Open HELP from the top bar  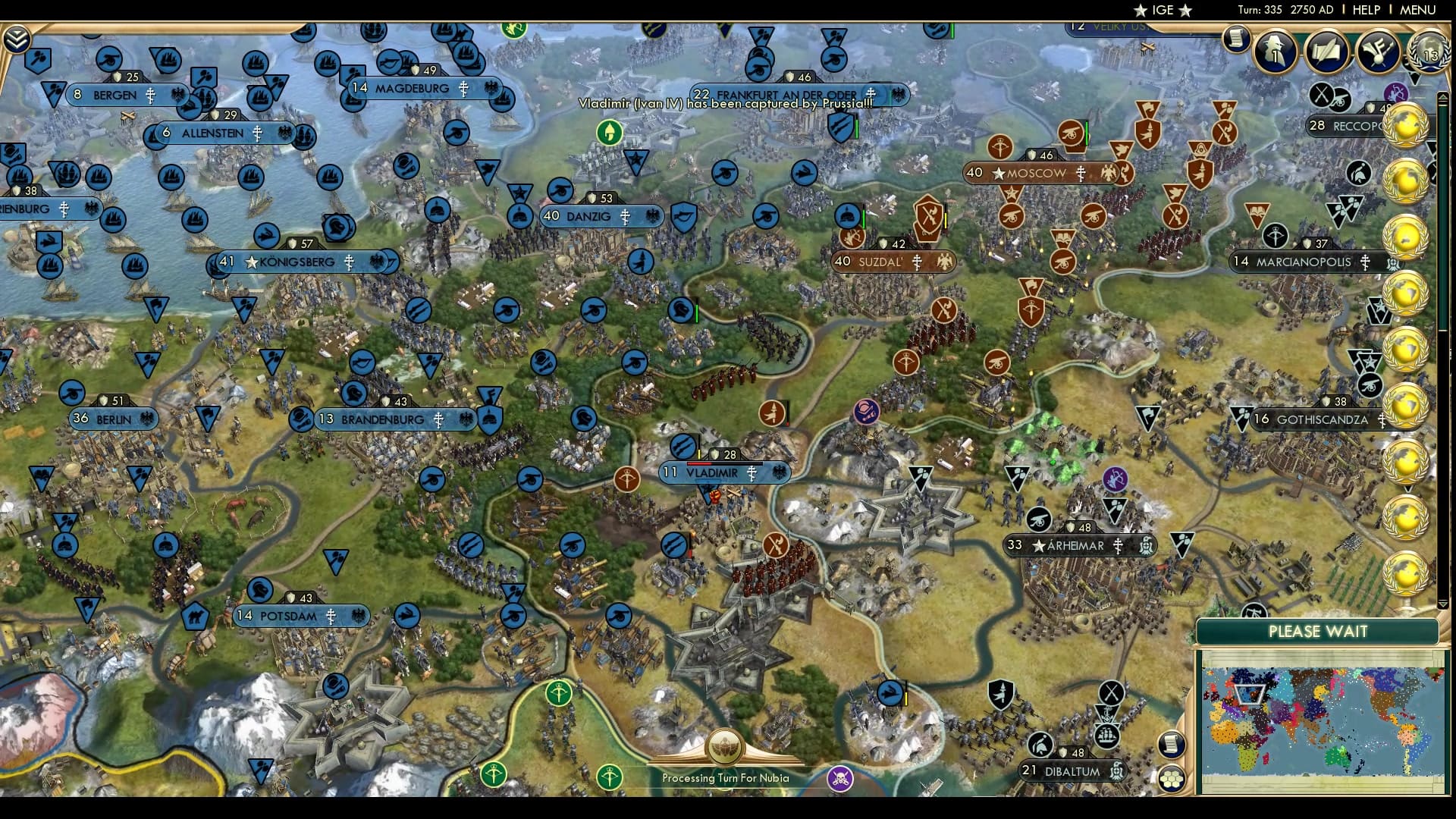1365,11
